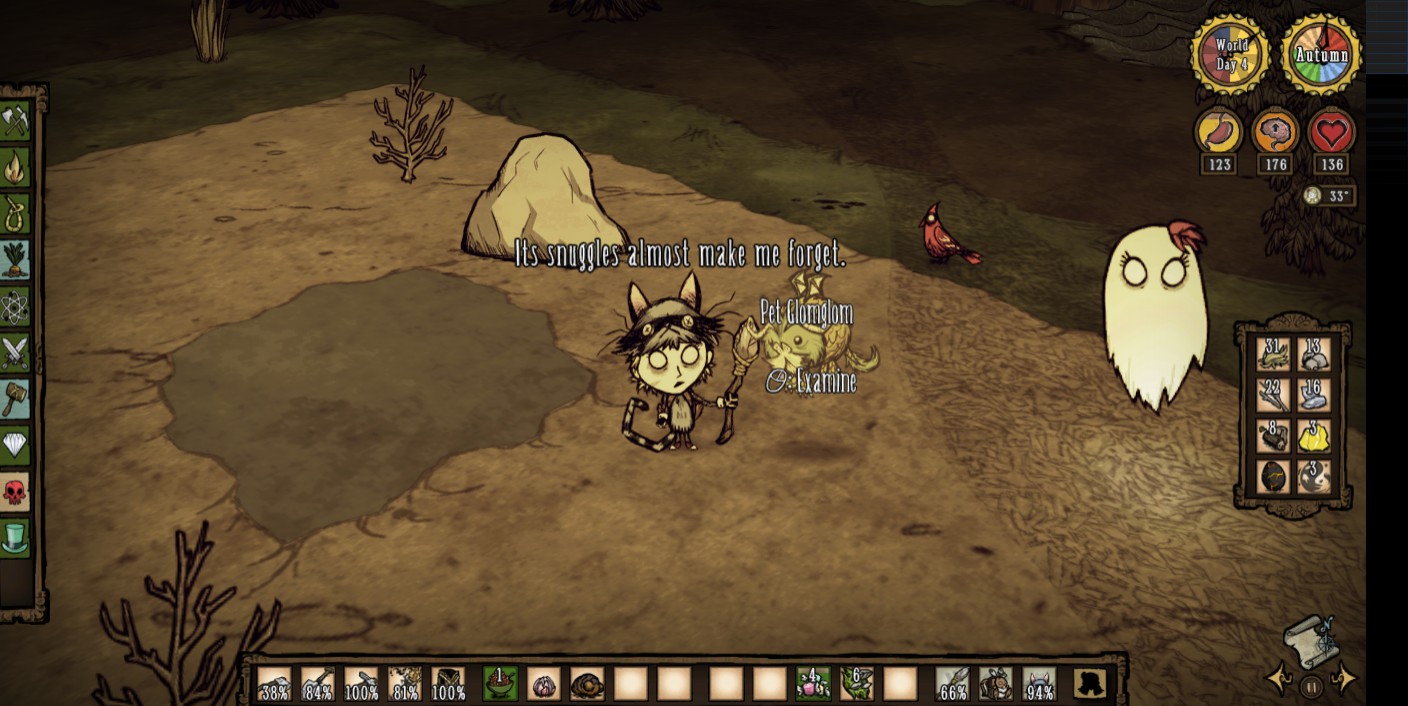Viewport: 1408px width, 706px height.
Task: Click the flint stack of 16
Action: pos(1314,396)
